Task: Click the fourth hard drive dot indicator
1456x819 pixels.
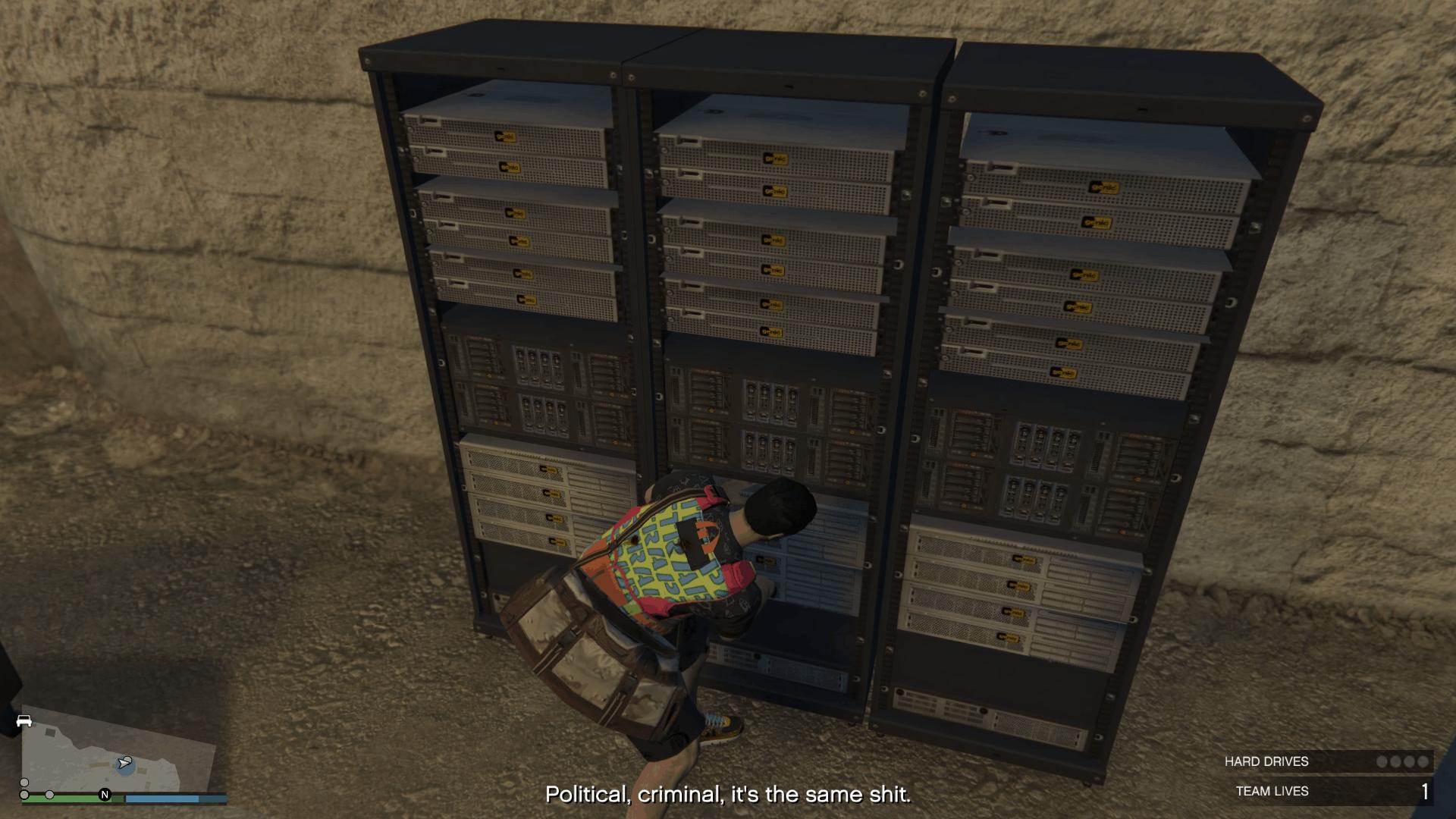Action: [1422, 761]
